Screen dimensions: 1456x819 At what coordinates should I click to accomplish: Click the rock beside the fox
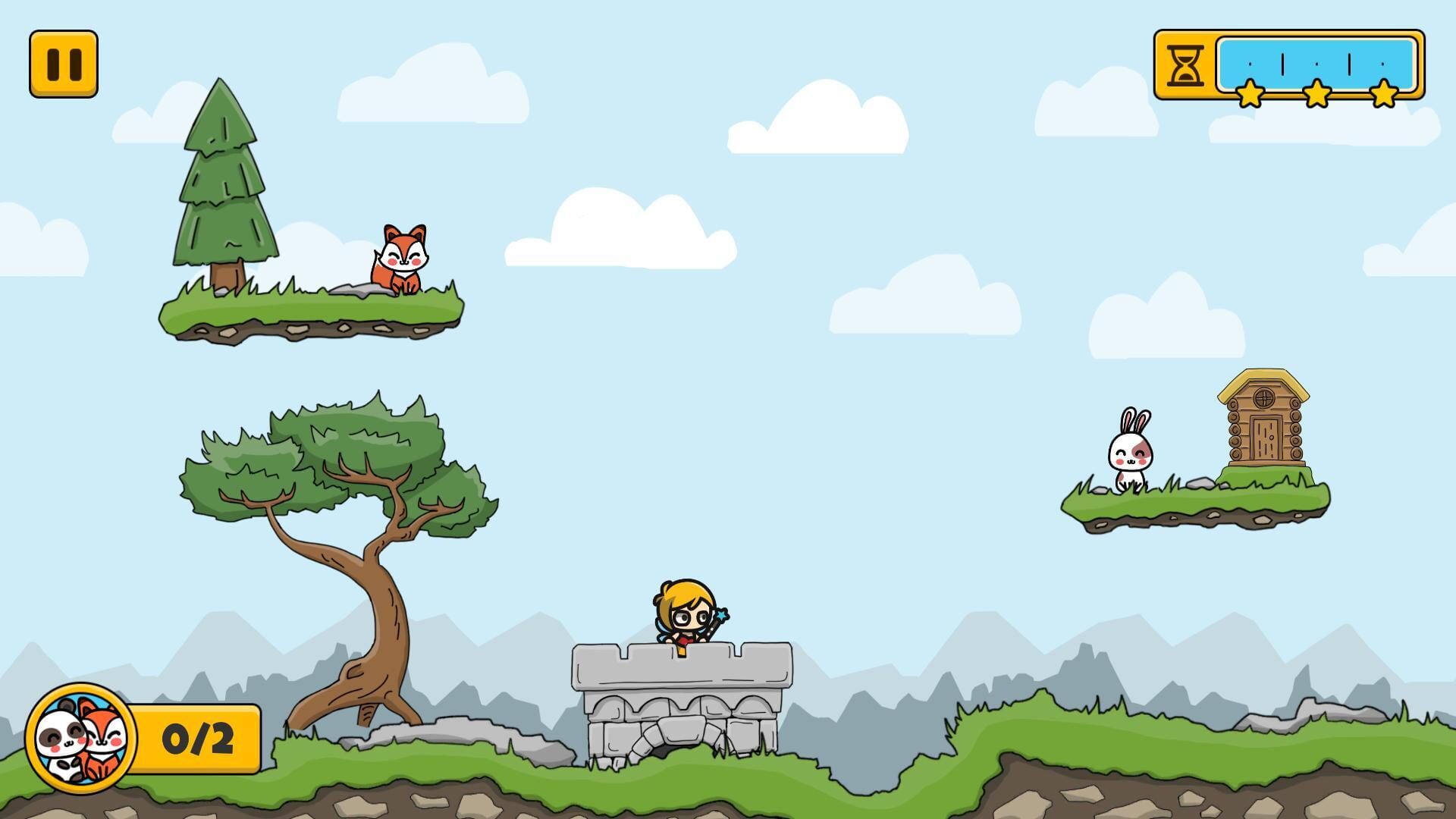tap(355, 288)
